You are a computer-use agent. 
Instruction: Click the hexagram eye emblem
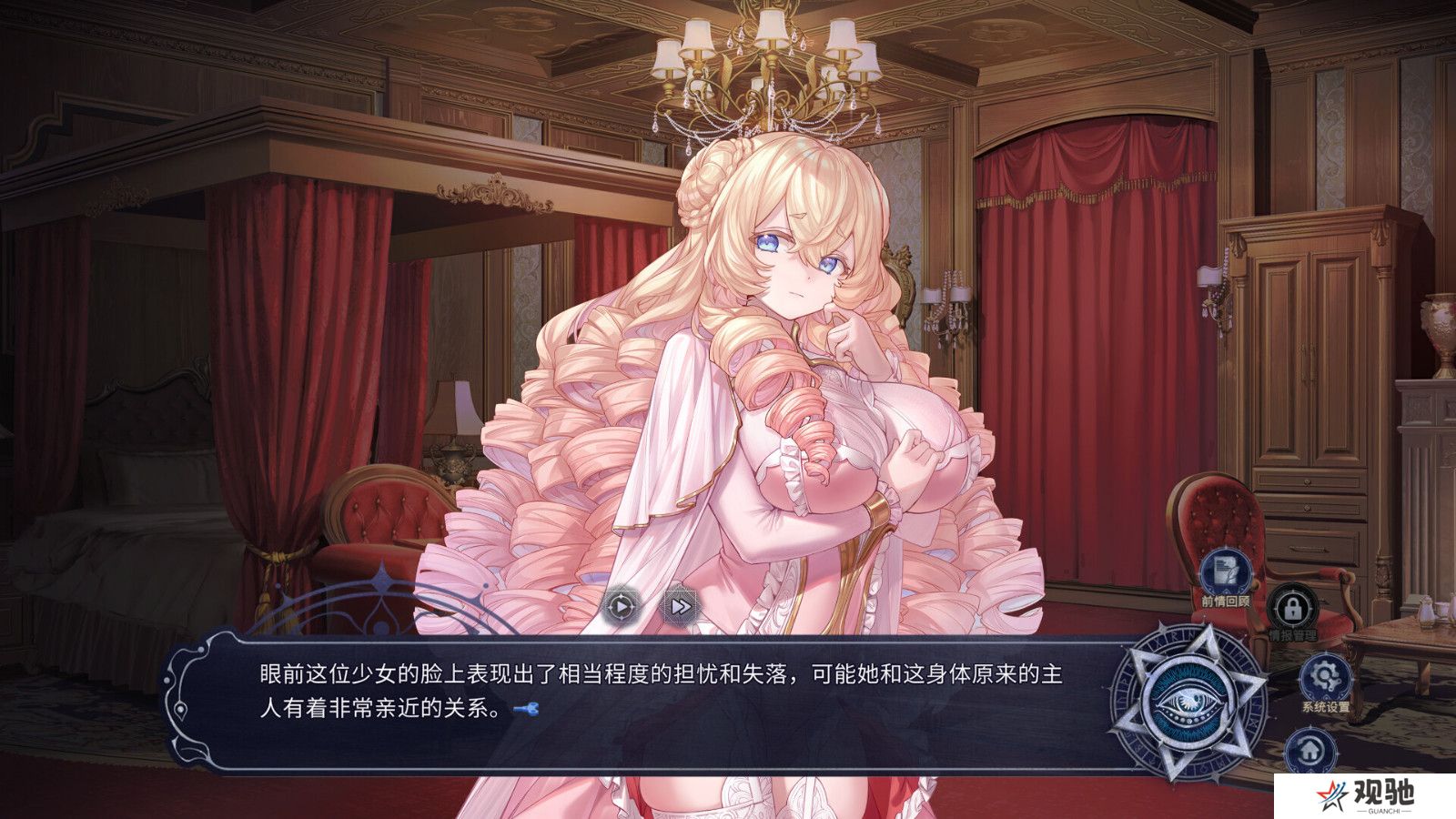coord(1189,702)
